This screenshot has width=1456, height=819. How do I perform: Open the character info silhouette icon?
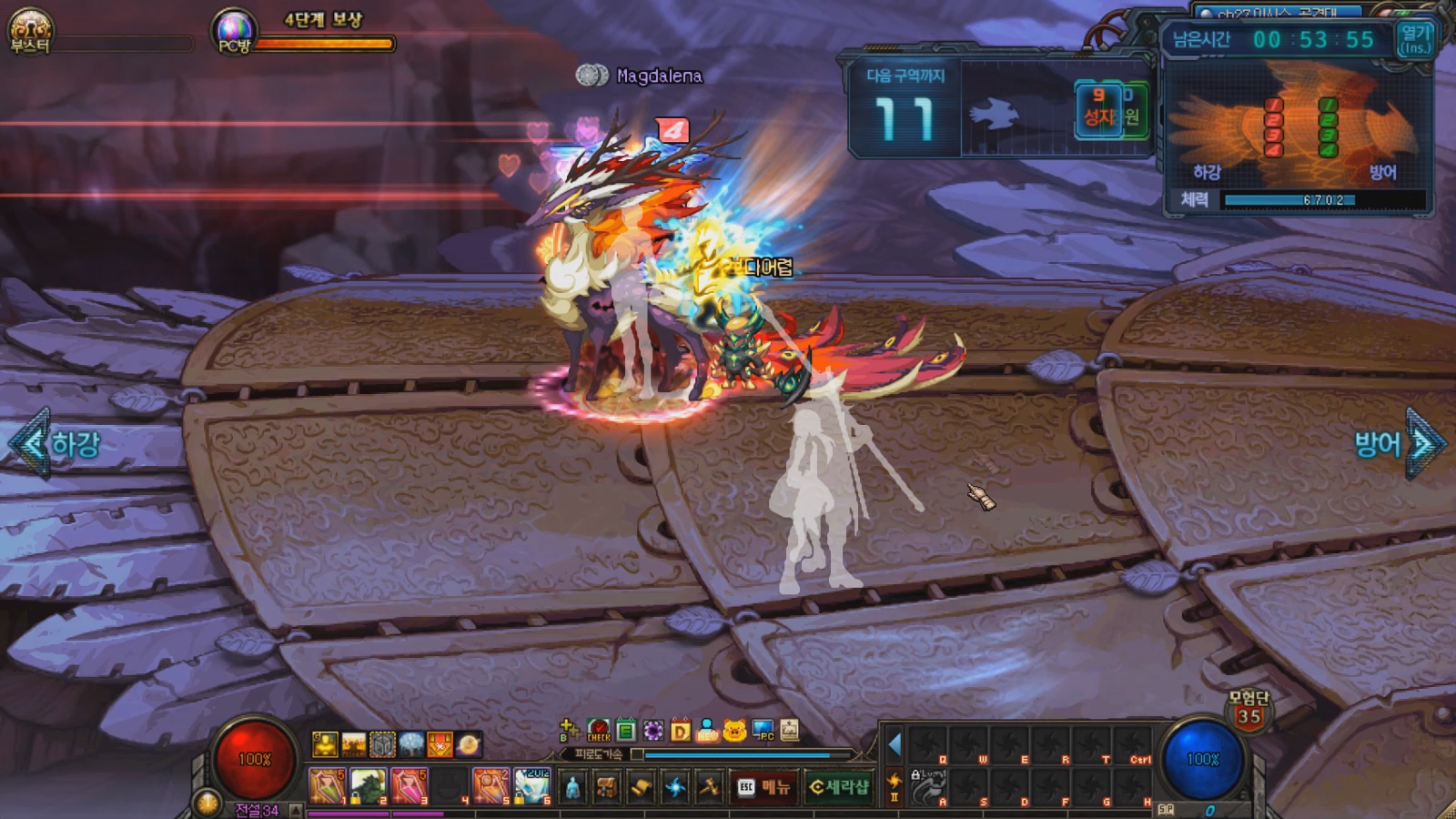click(x=572, y=787)
